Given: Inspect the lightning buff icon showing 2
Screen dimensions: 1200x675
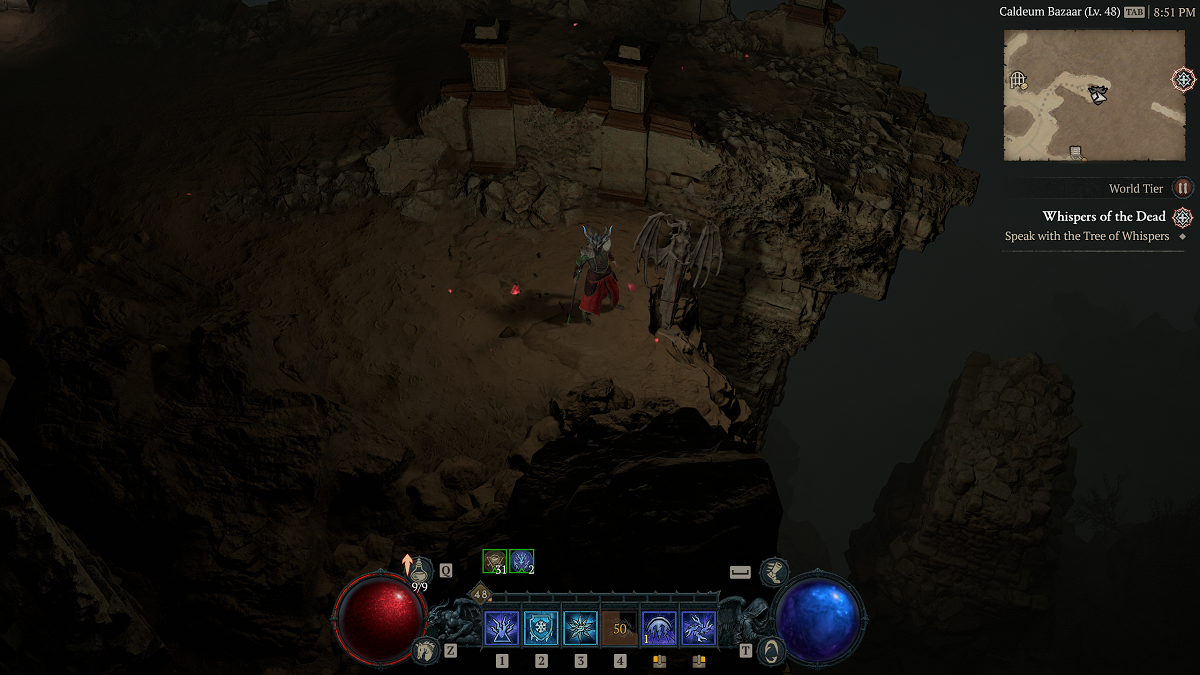Looking at the screenshot, I should pos(520,562).
